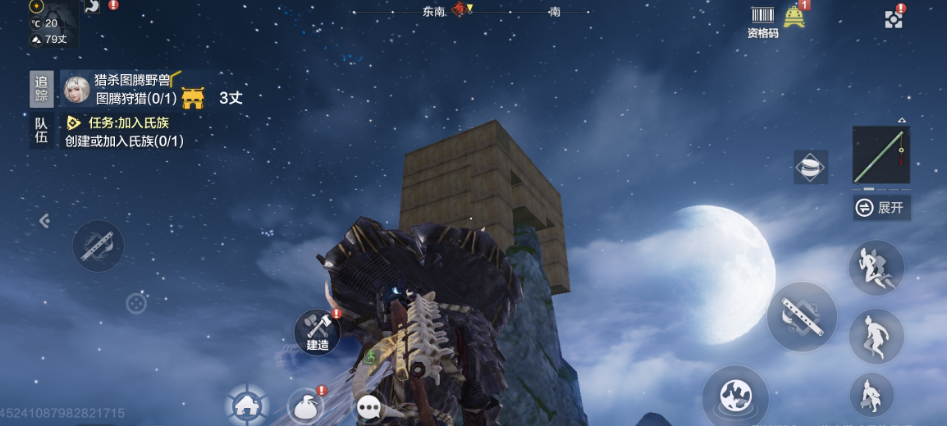Activate the main flute attack button
Viewport: 947px width, 426px height.
(x=801, y=316)
